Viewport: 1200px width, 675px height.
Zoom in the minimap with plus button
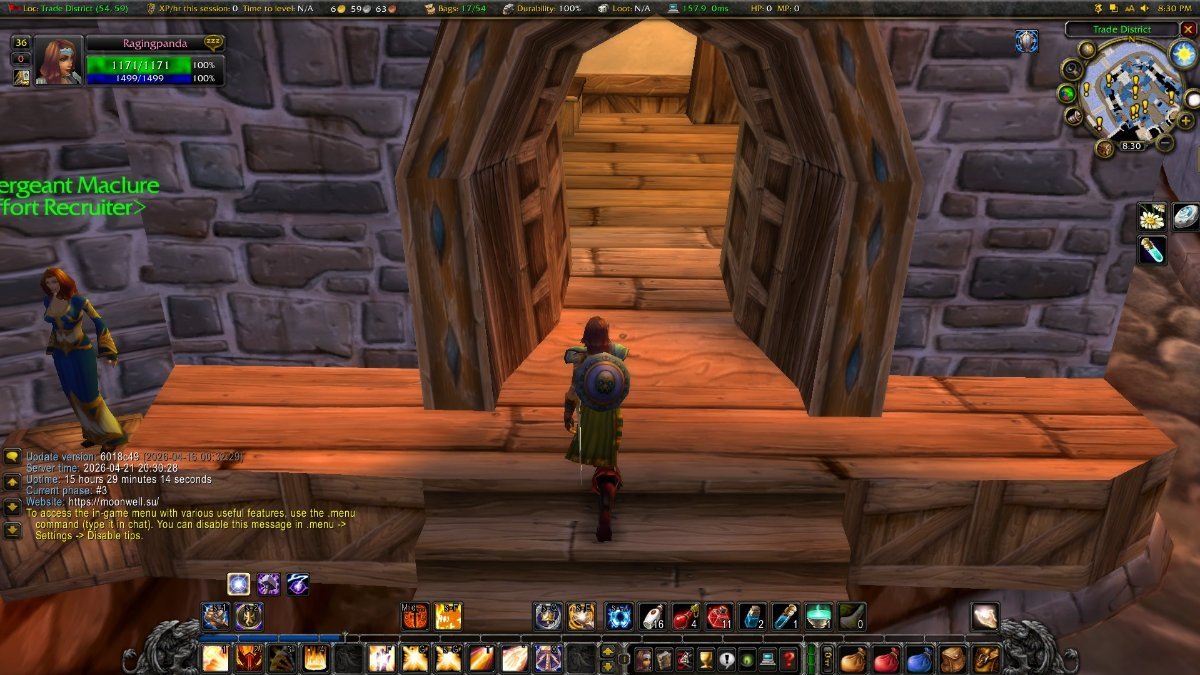tap(1185, 120)
